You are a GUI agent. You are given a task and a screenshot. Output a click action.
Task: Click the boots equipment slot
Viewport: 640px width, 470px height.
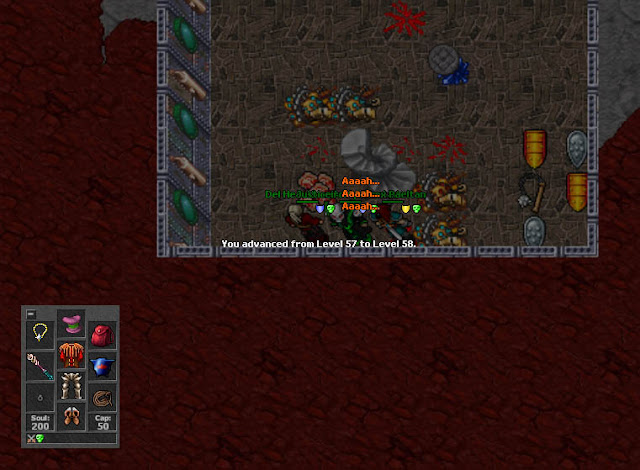pos(71,415)
